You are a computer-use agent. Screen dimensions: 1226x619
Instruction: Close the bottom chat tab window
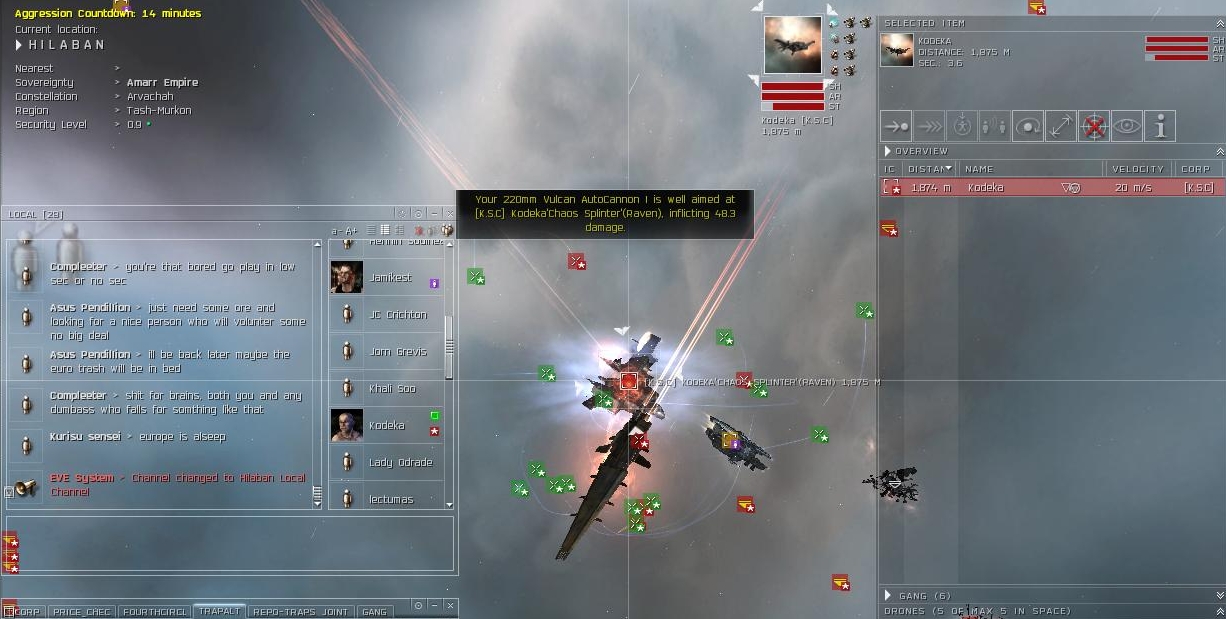click(x=451, y=606)
